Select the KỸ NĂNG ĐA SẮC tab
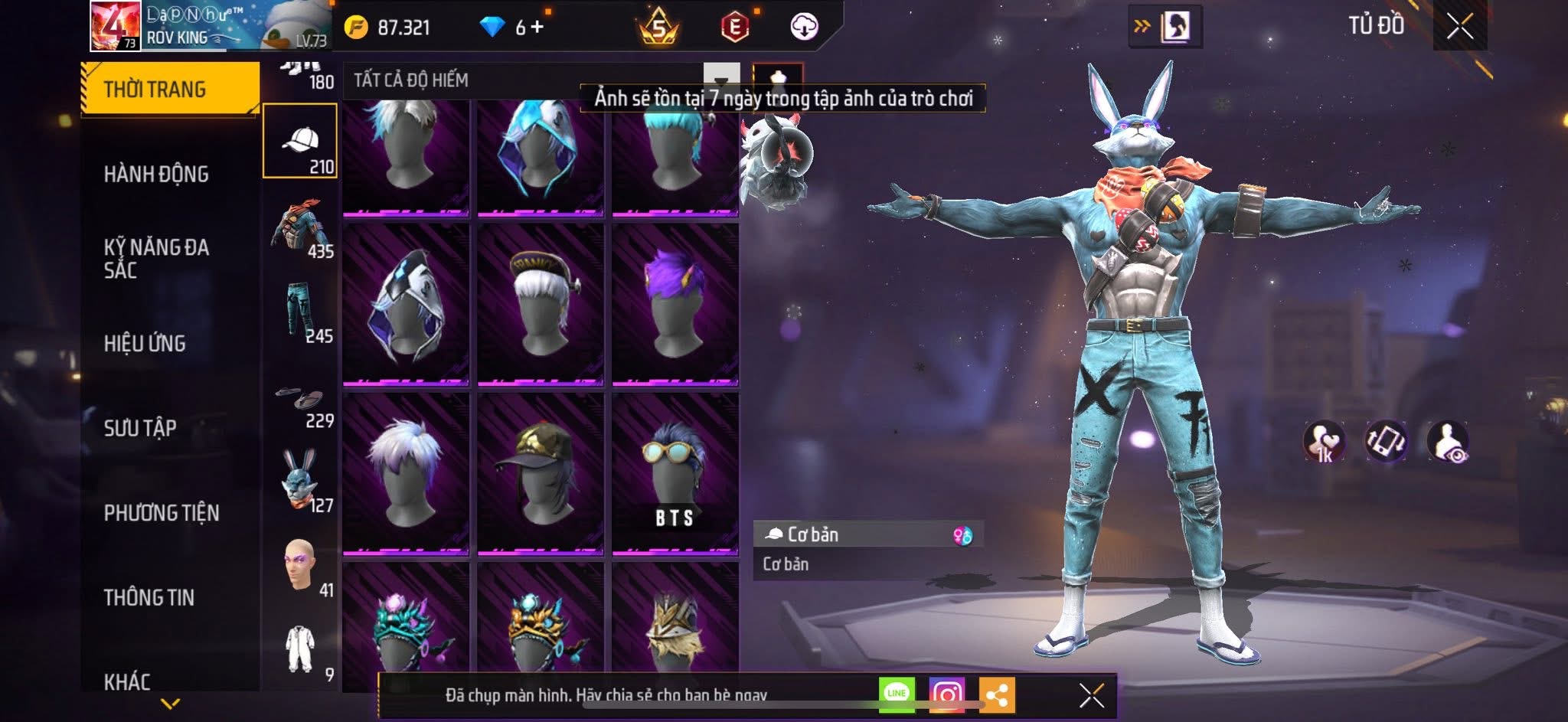 coord(156,259)
